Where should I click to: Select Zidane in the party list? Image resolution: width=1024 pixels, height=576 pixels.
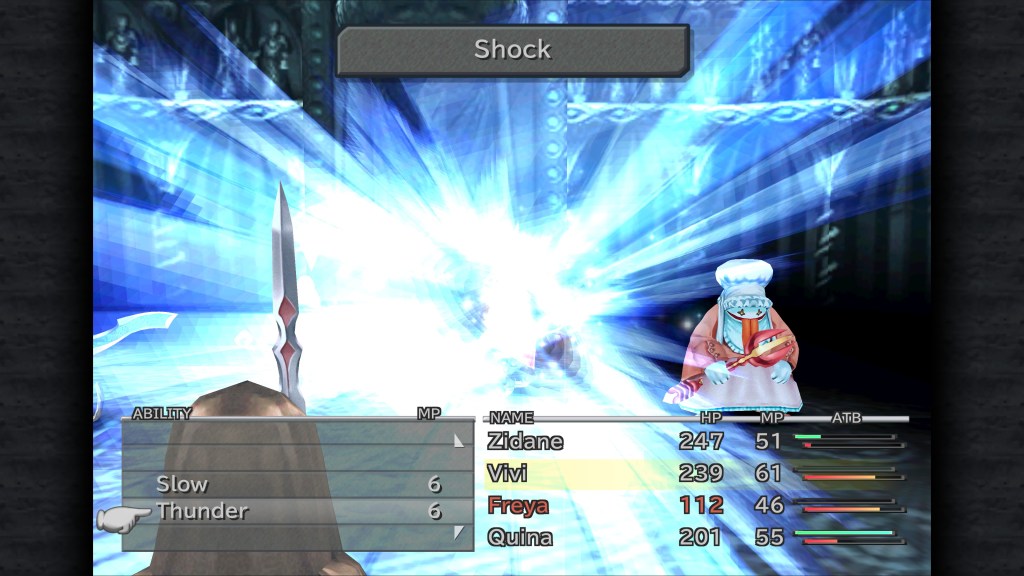click(x=525, y=441)
